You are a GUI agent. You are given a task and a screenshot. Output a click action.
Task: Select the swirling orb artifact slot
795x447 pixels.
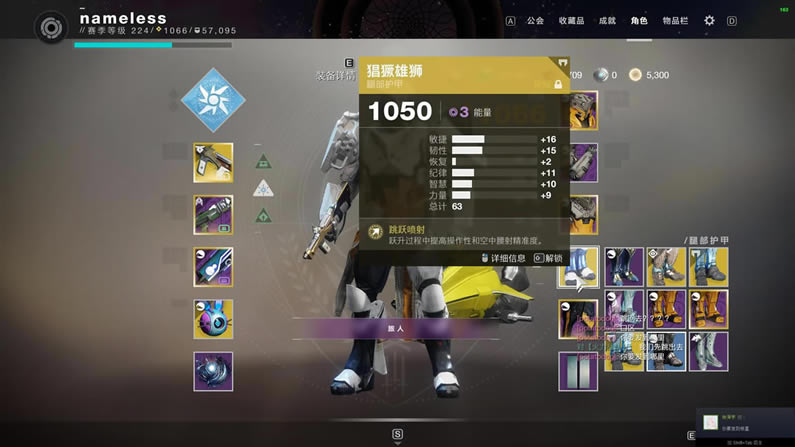[213, 371]
